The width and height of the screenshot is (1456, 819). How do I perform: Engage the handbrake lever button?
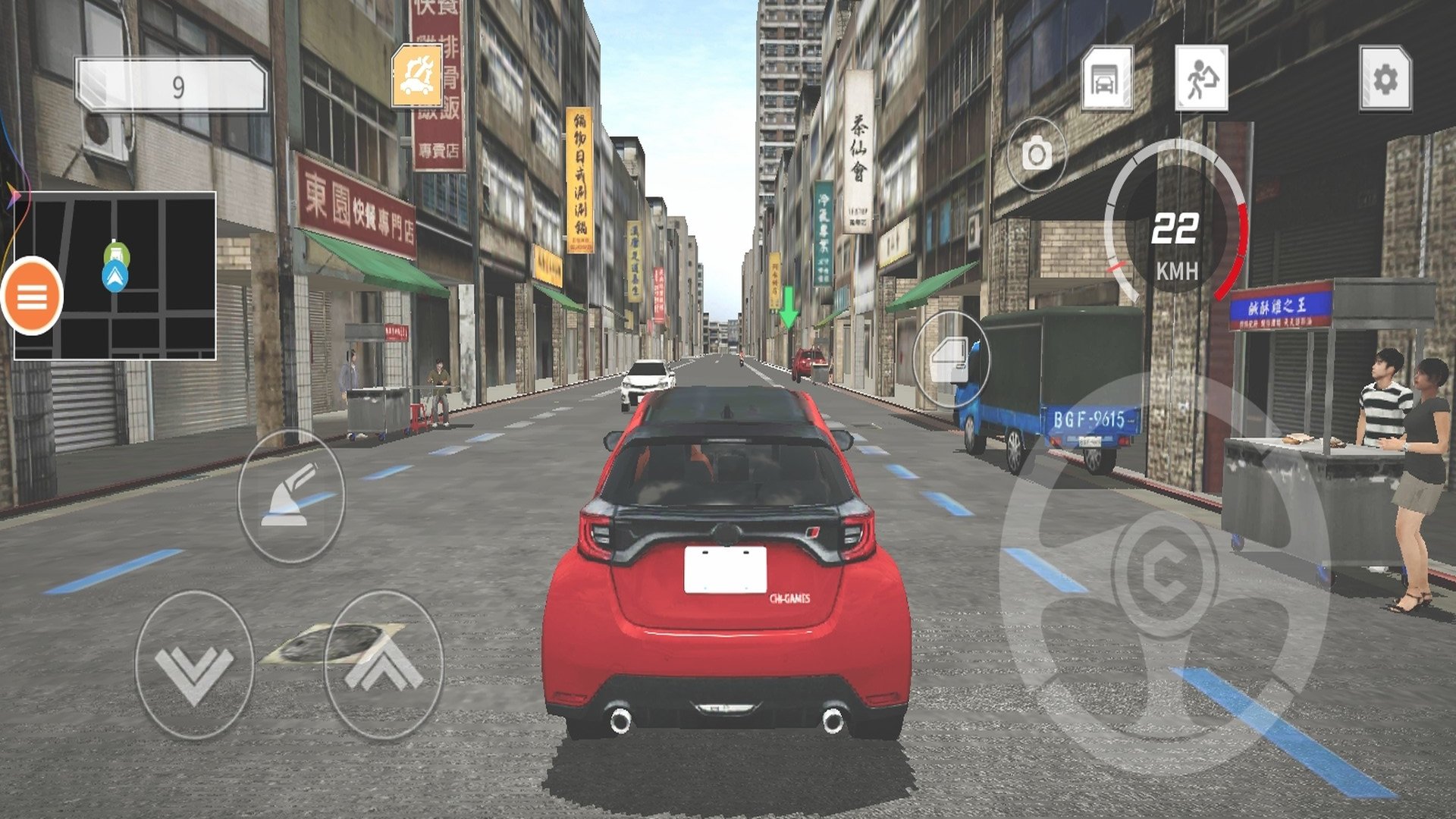point(291,497)
